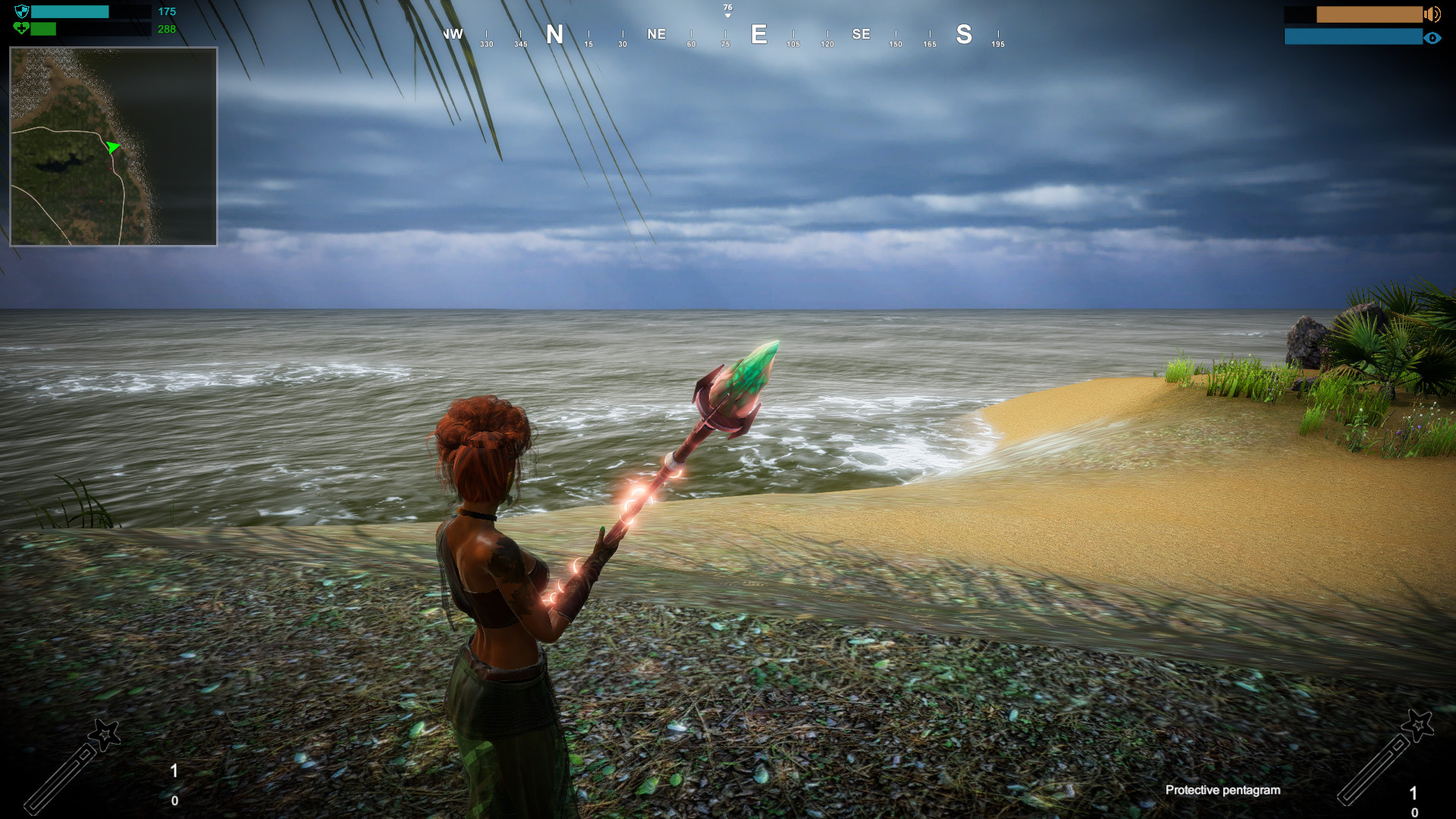Click the compass heading dropdown arrow
1456x819 pixels.
[726, 15]
